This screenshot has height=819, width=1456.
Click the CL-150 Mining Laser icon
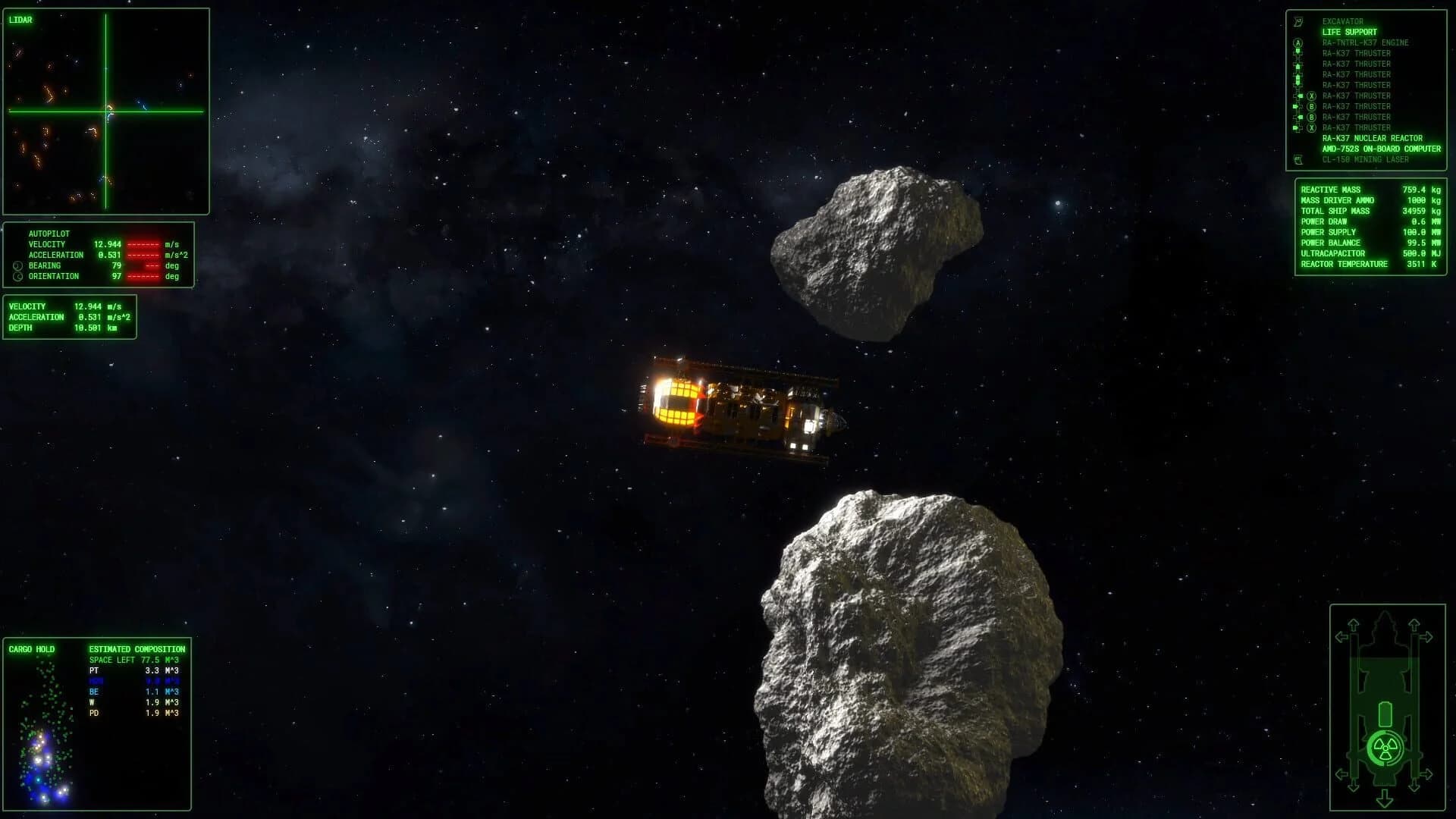click(1298, 158)
